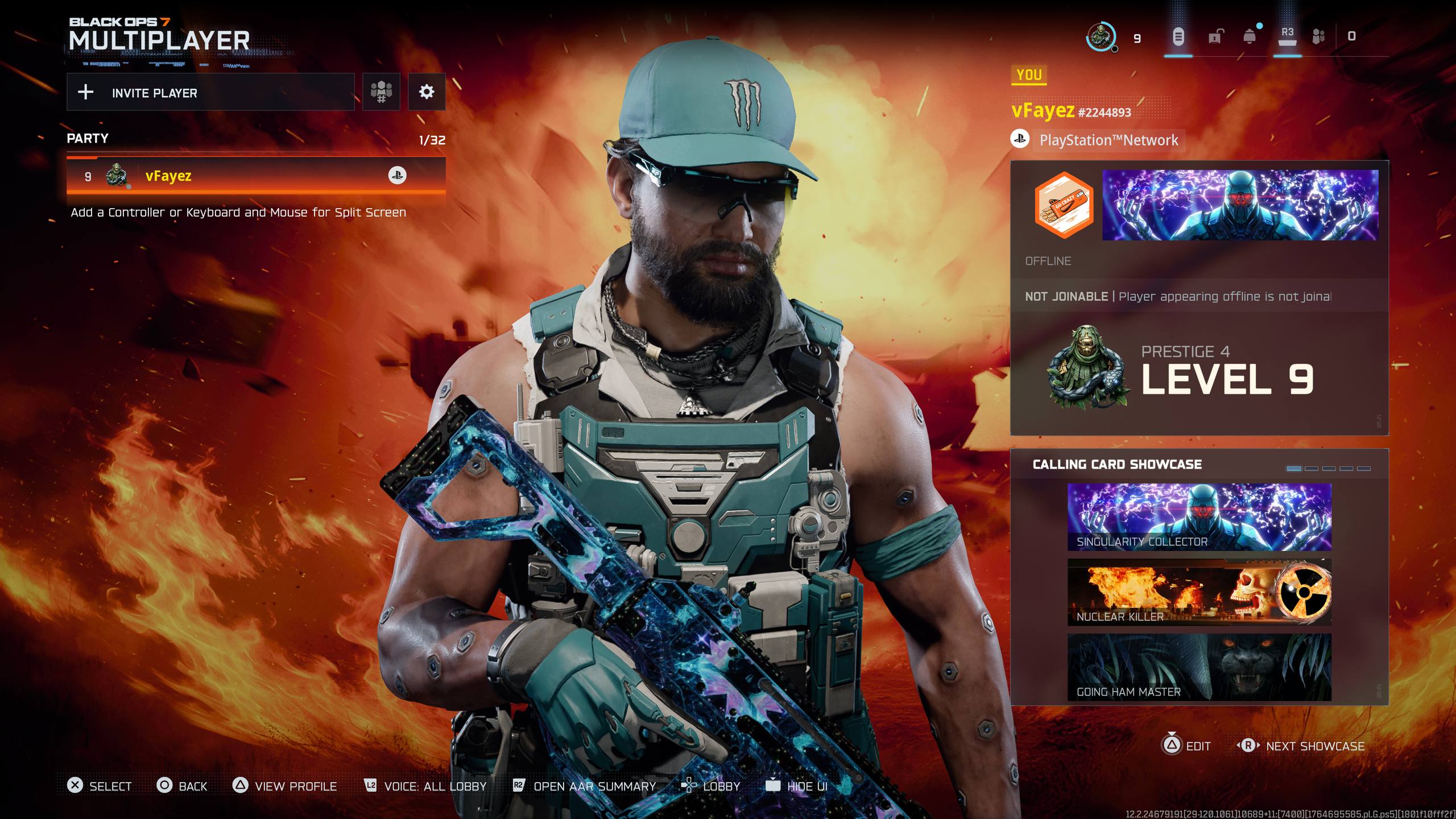Edit the calling card showcase
Viewport: 1456px width, 819px height.
[x=1187, y=746]
